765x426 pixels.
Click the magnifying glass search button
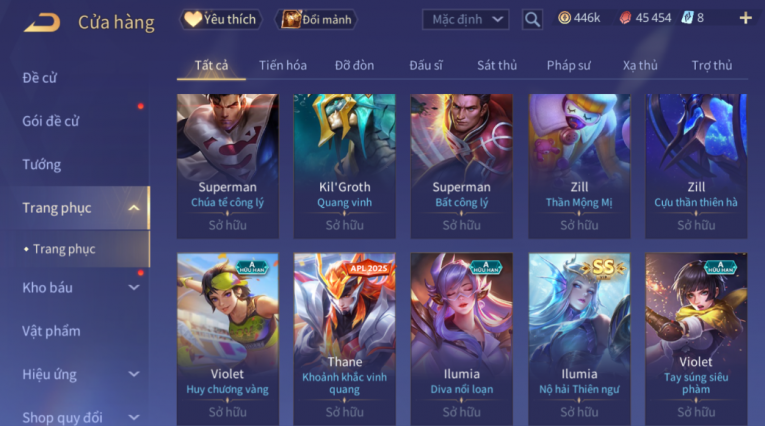point(532,19)
